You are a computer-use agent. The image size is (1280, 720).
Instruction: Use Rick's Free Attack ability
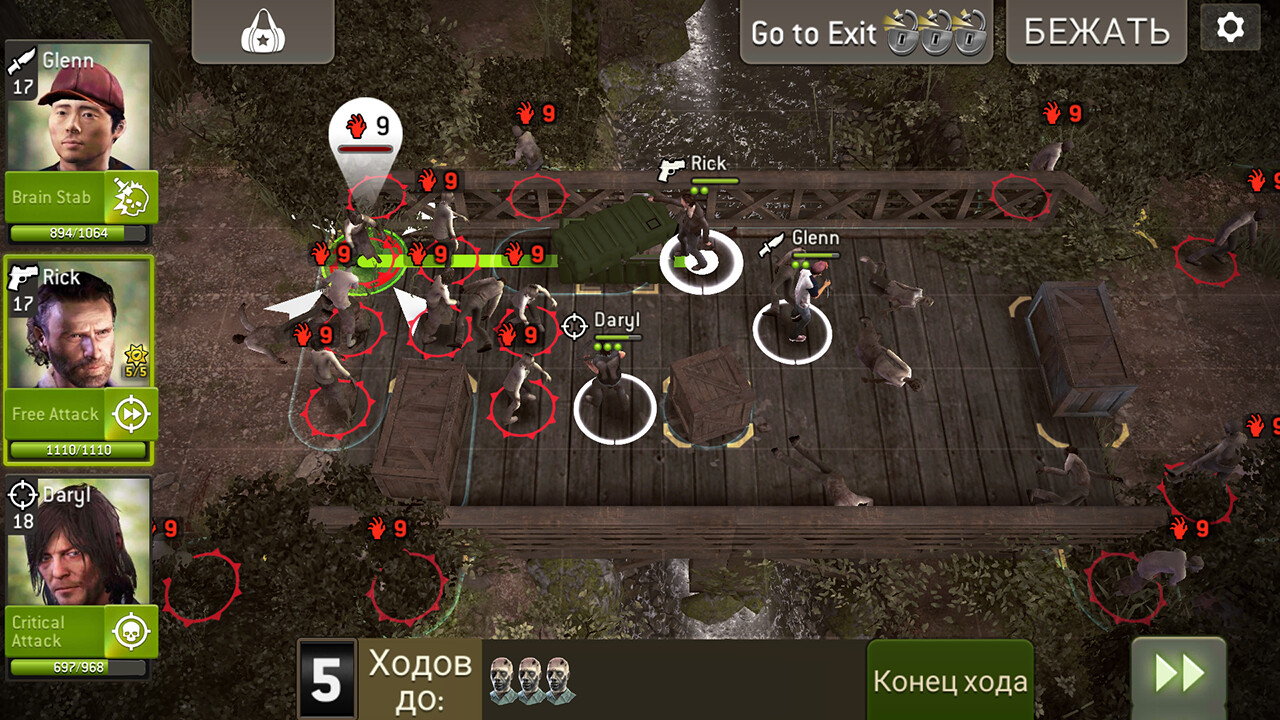[x=60, y=413]
